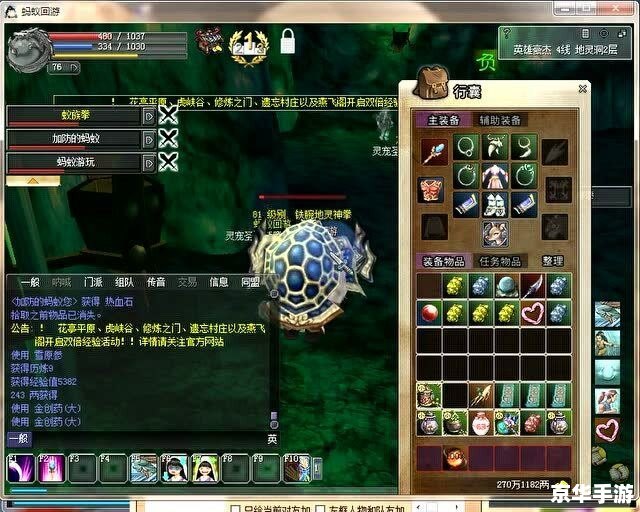
Task: Switch to the 辅助装备 equipment tab
Action: pyautogui.click(x=500, y=120)
